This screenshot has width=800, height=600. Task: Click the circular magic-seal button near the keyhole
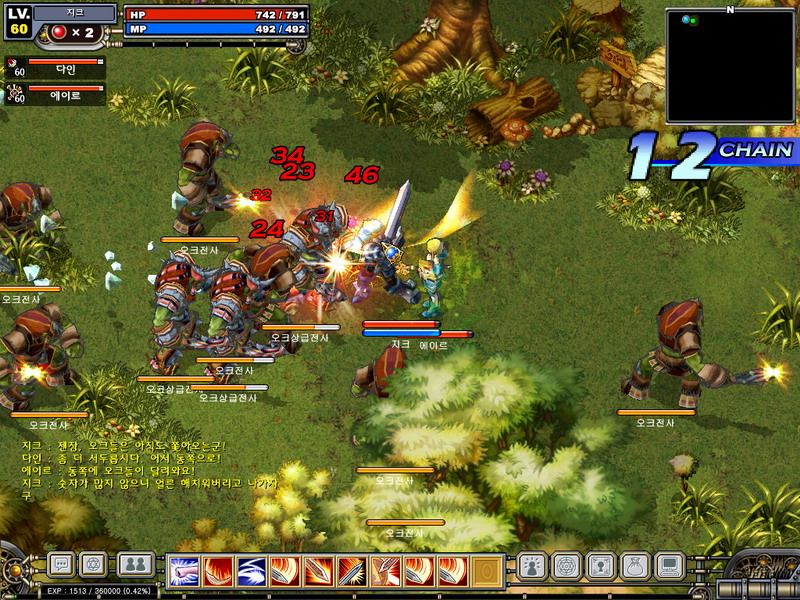point(565,566)
